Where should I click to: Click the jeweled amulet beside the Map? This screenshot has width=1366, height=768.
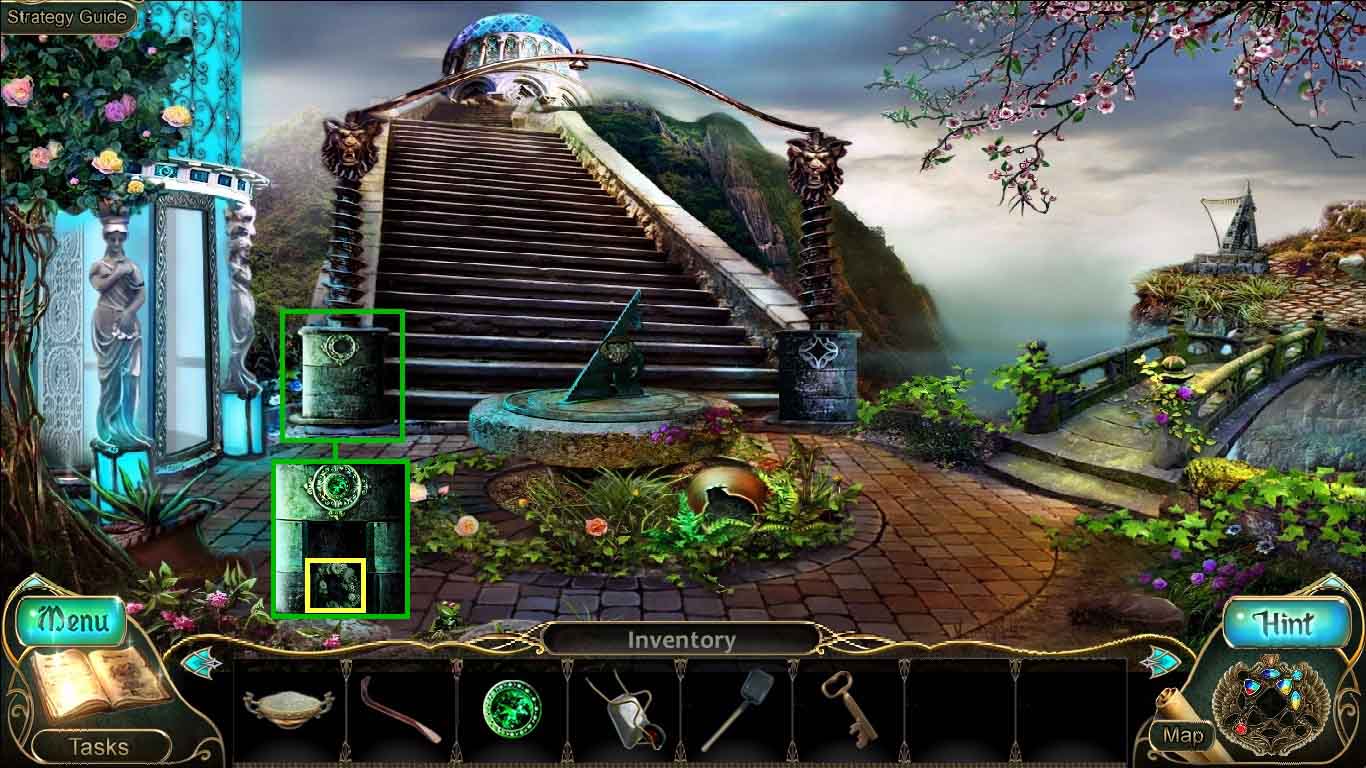1271,702
